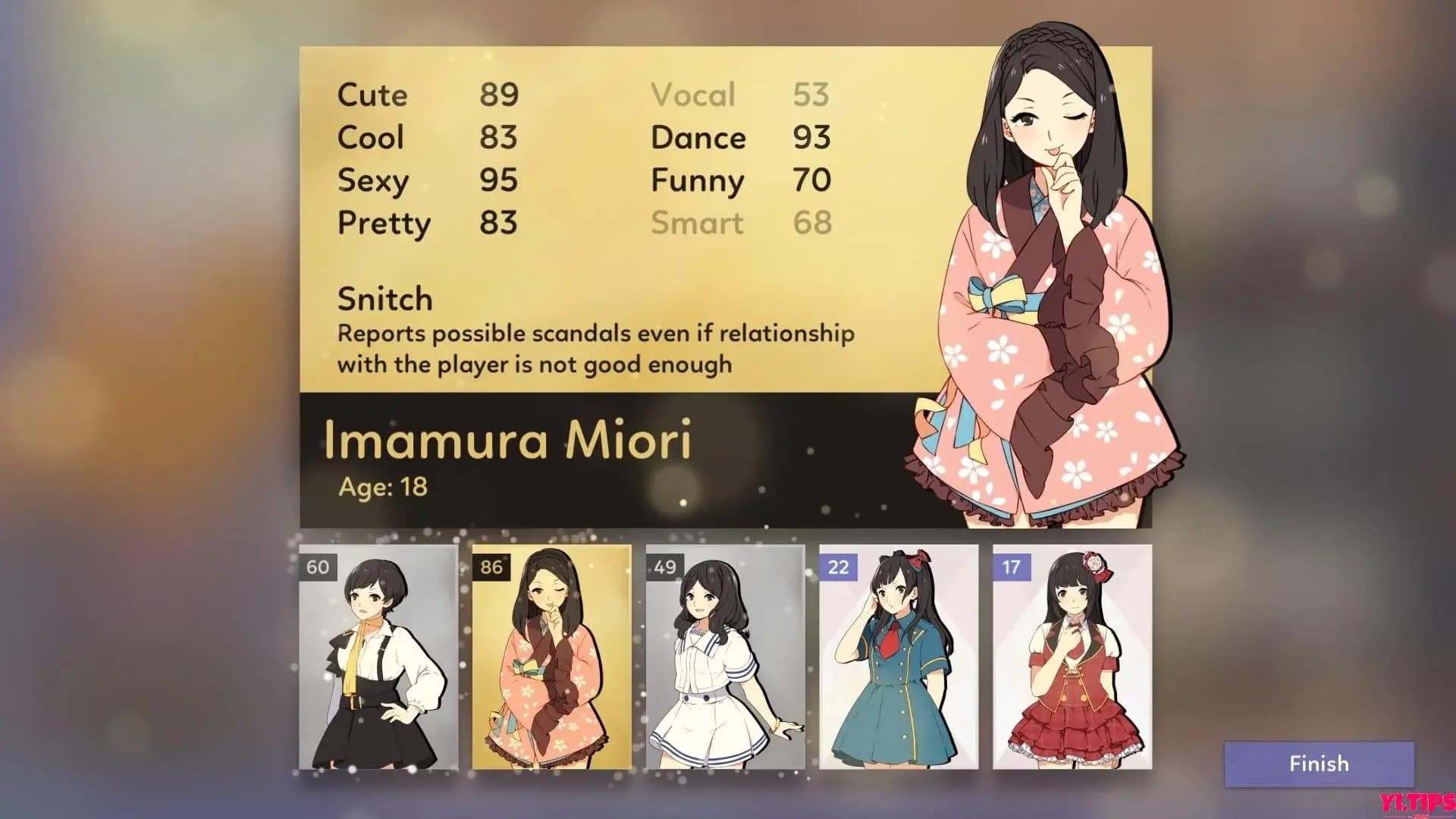
Task: Click the Pretty stat label
Action: (384, 222)
